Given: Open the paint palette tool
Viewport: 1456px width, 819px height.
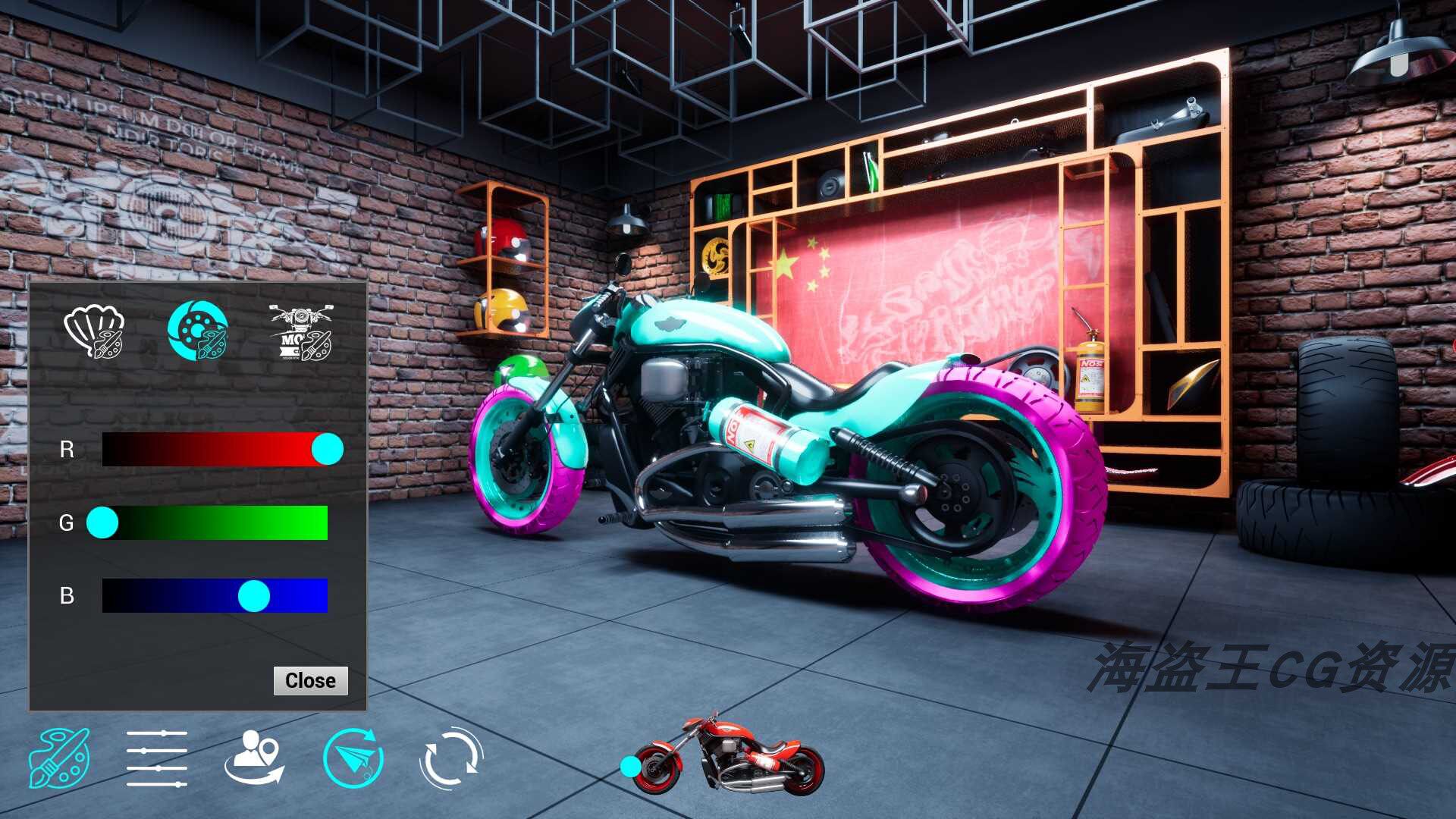Looking at the screenshot, I should 59,758.
